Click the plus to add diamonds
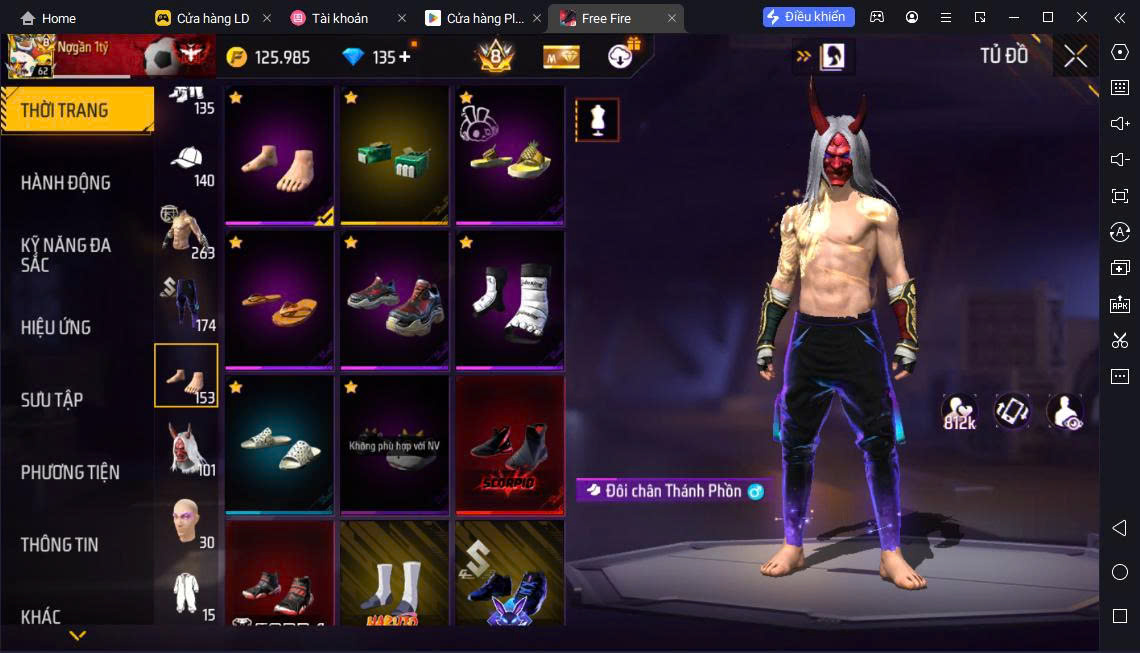1140x653 pixels. (x=405, y=57)
